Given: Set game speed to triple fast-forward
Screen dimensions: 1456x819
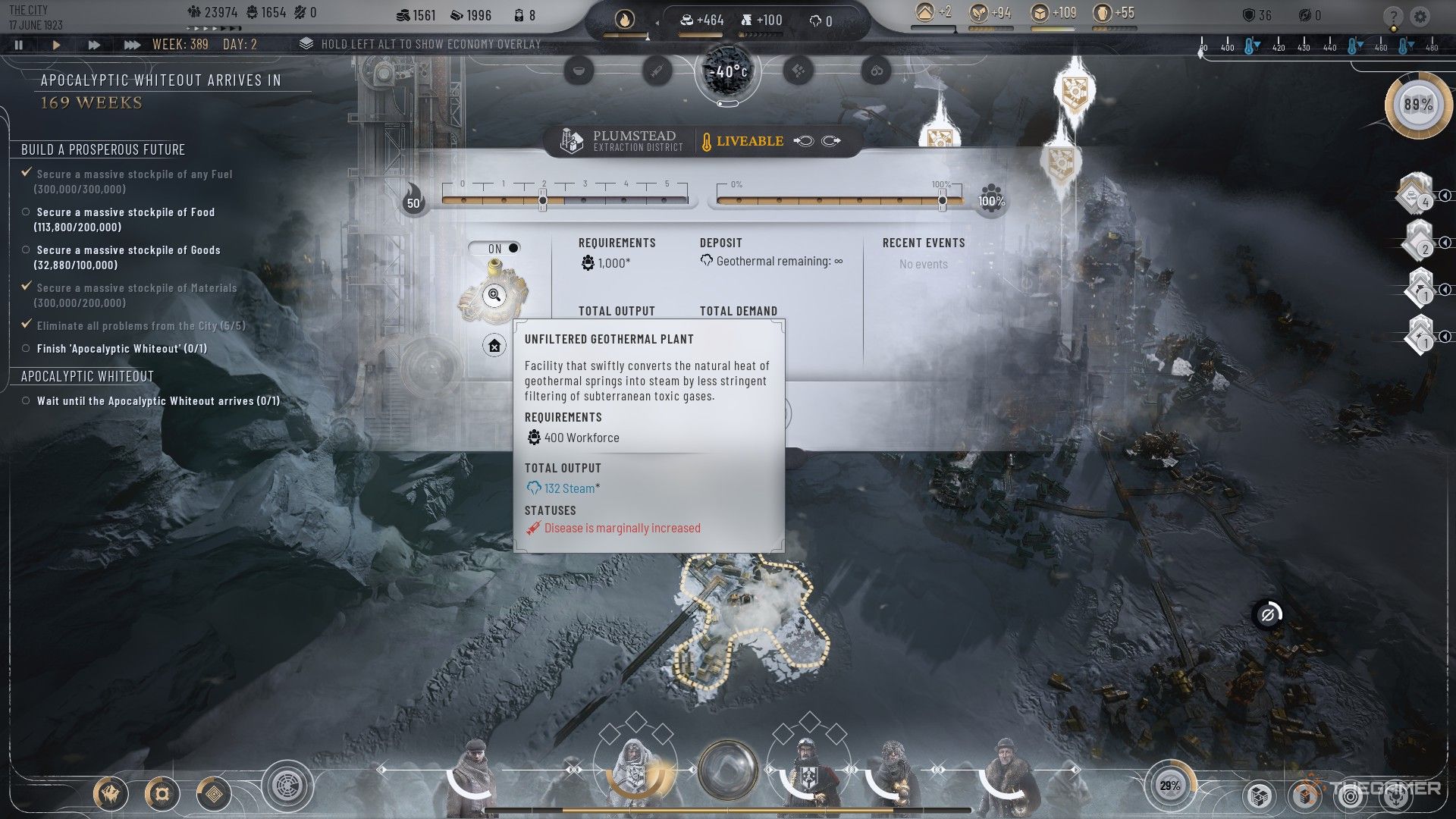Looking at the screenshot, I should coord(132,45).
